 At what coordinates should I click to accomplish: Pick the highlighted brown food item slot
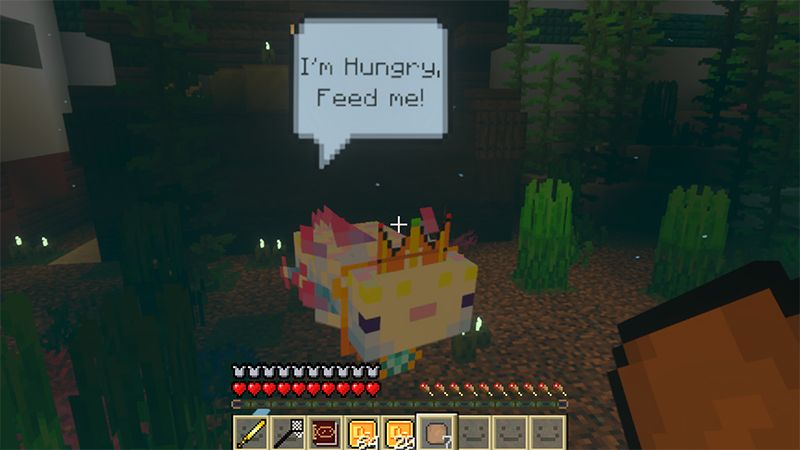coord(436,432)
